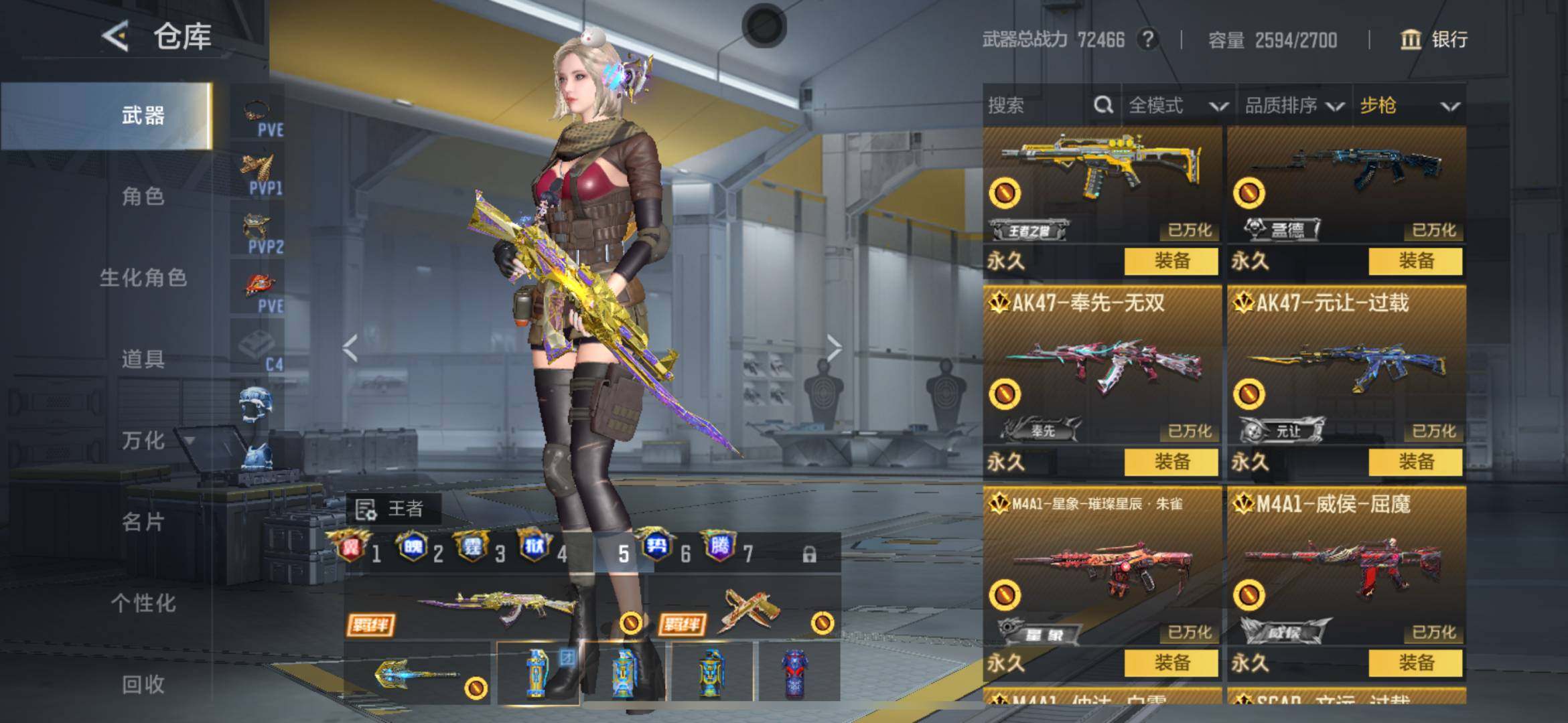Go back from the 仓库 warehouse screen
Viewport: 1568px width, 723px height.
[x=116, y=35]
